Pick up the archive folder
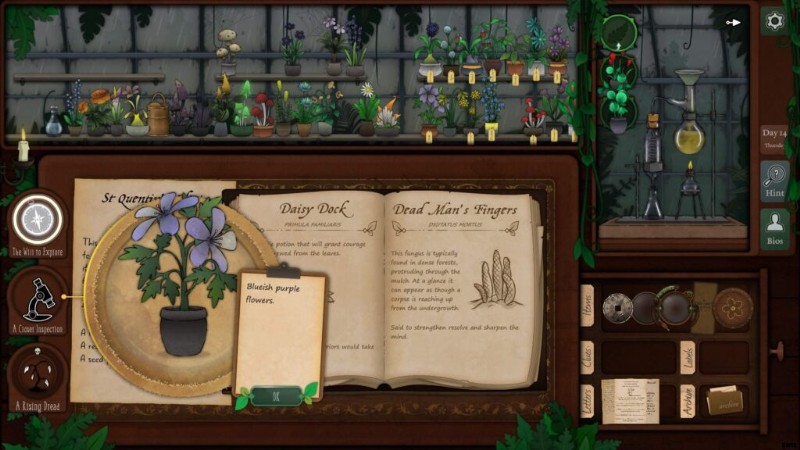 726,399
